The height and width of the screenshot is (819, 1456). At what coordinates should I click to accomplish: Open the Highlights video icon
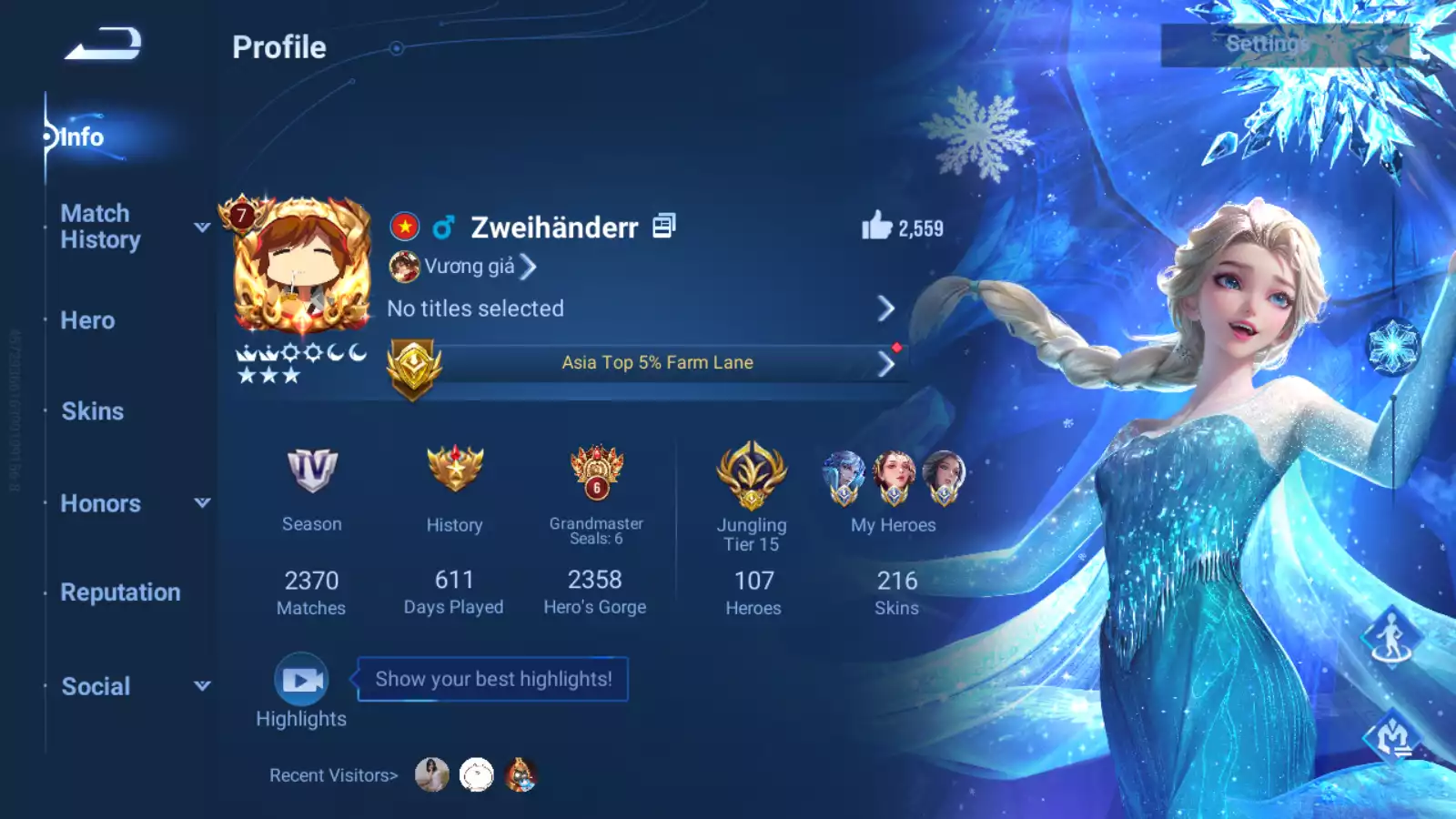click(301, 680)
